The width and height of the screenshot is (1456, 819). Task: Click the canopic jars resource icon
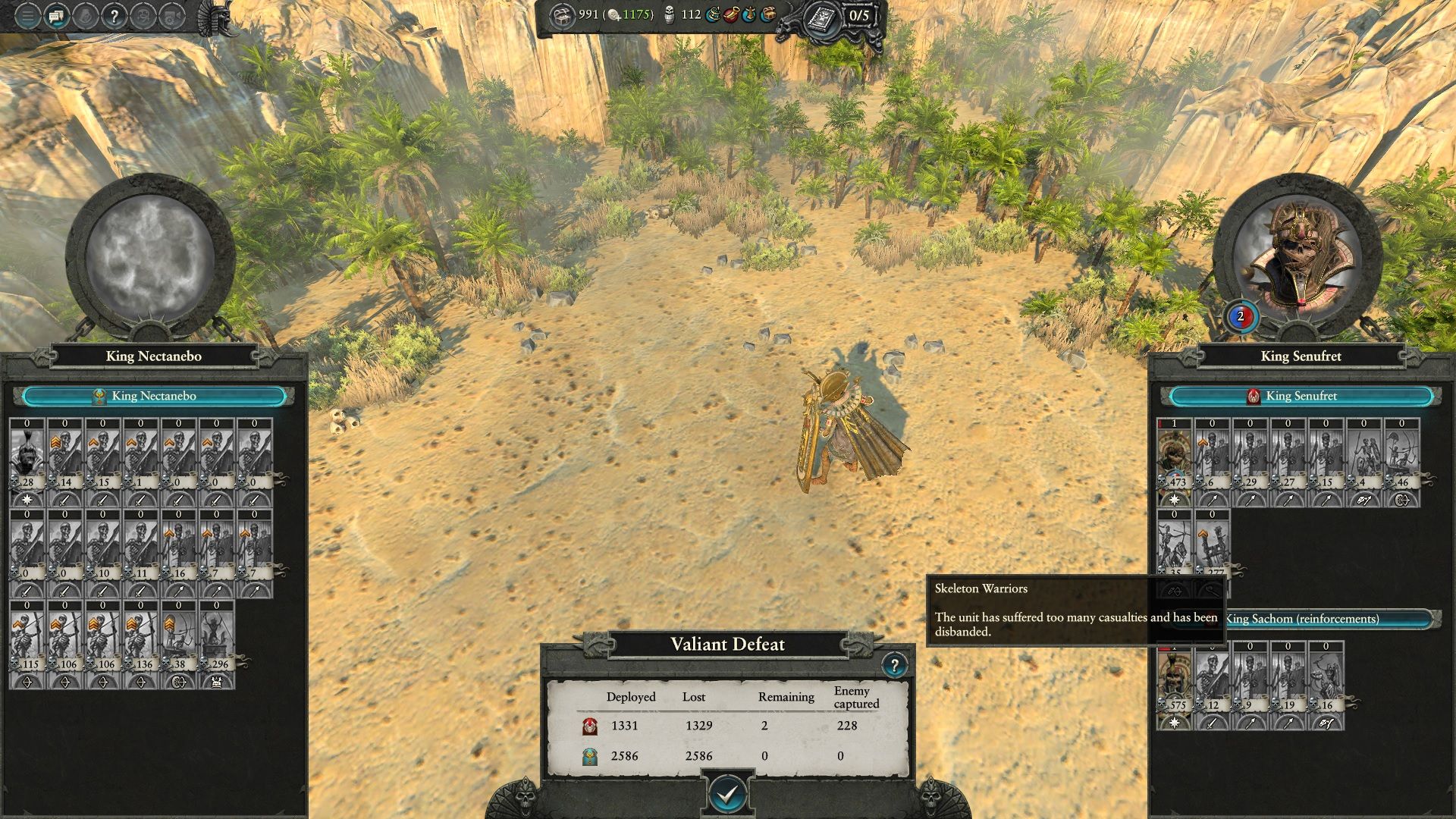pyautogui.click(x=670, y=14)
